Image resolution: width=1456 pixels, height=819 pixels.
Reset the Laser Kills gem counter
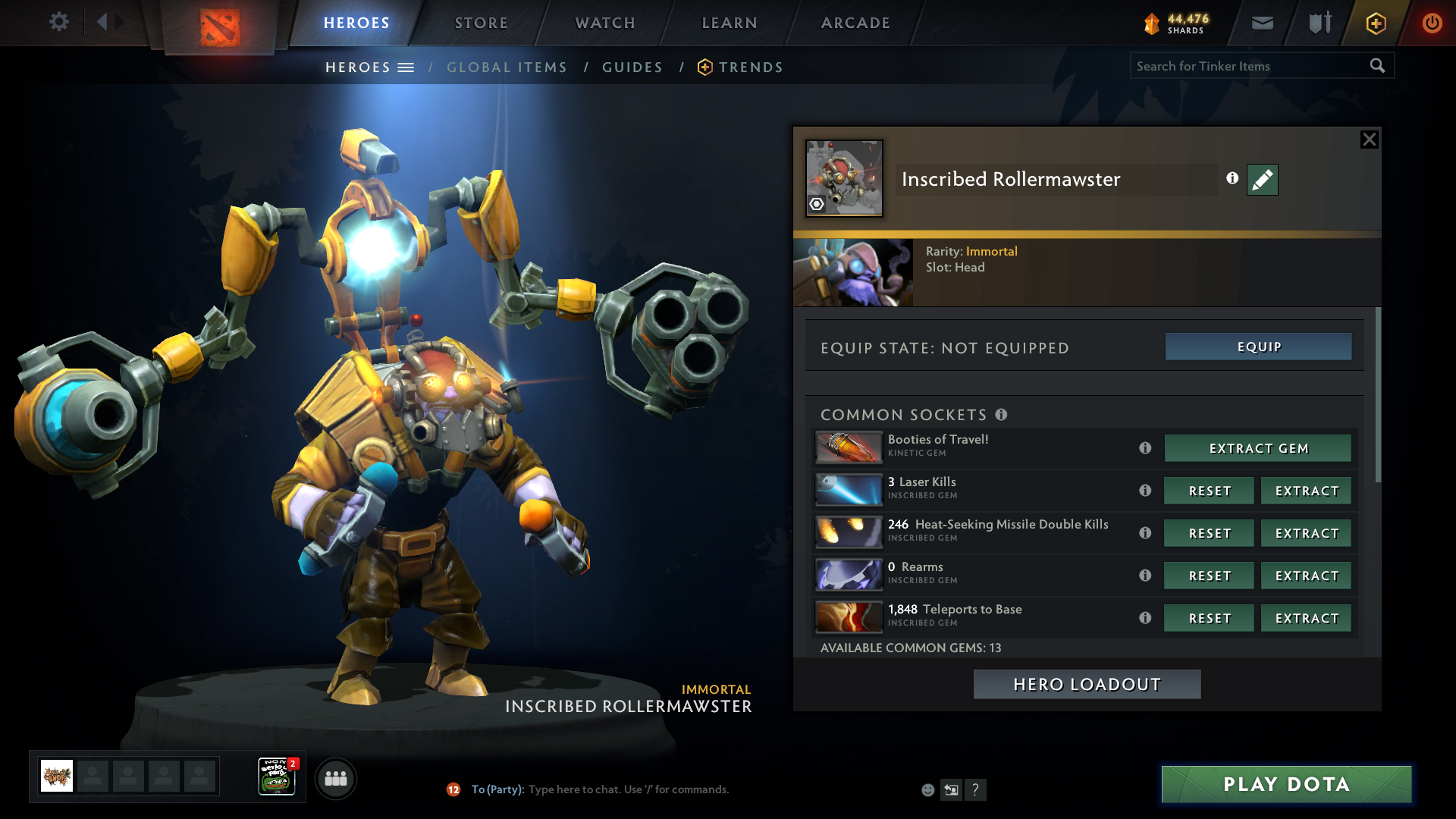(x=1209, y=491)
